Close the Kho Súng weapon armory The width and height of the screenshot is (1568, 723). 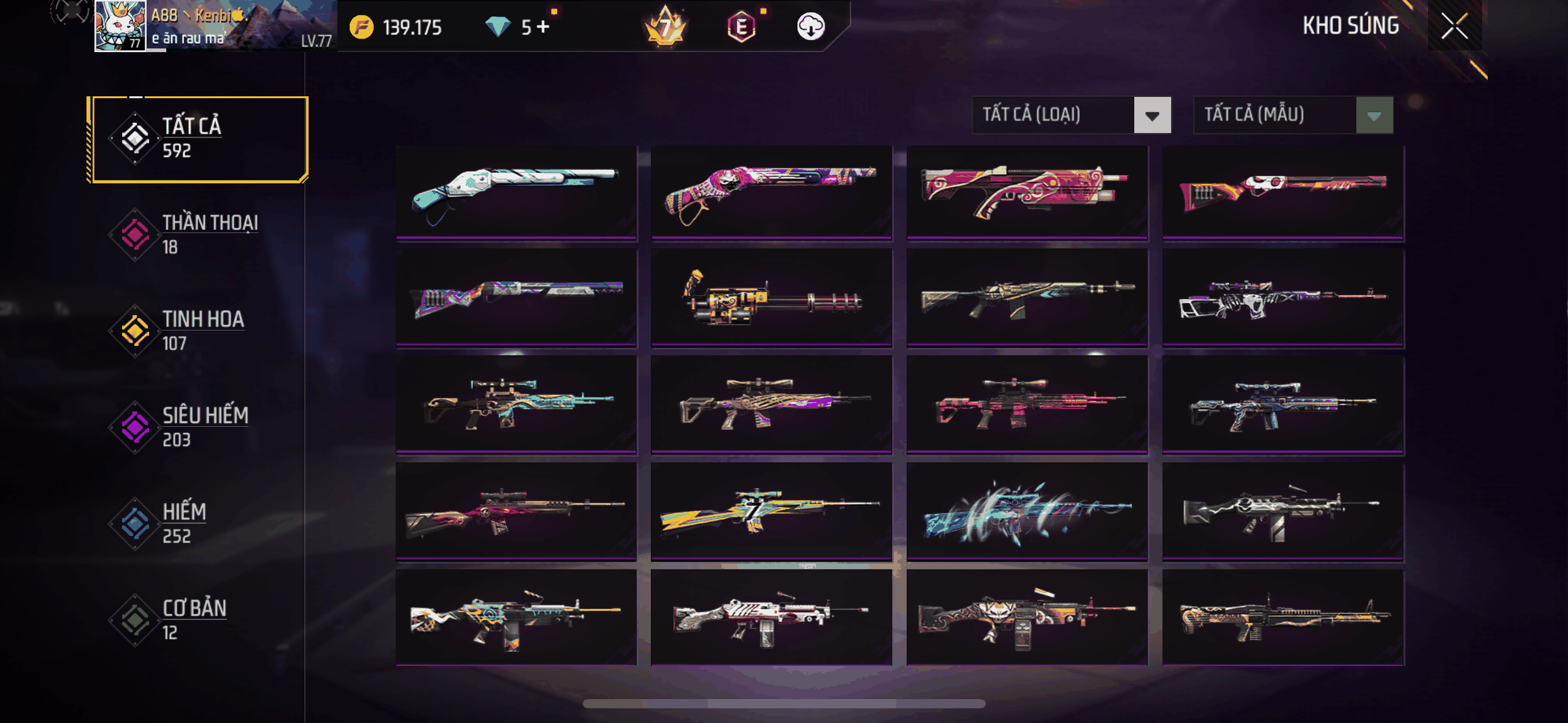(x=1454, y=26)
